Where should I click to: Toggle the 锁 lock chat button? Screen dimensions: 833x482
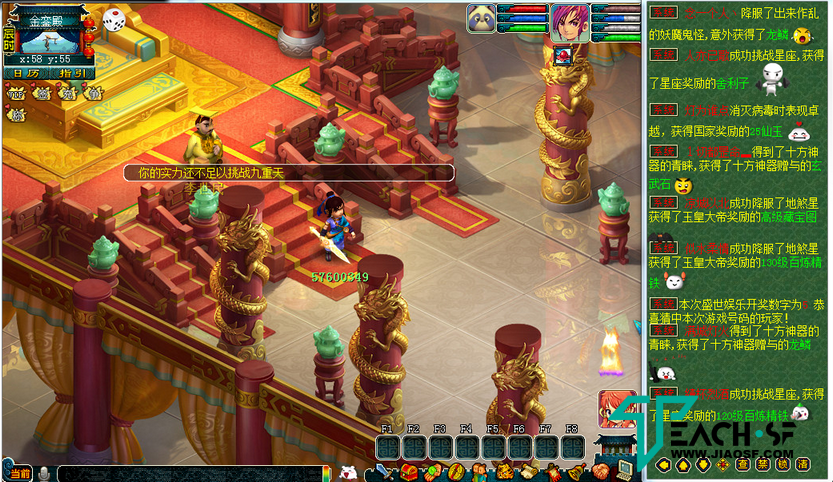pyautogui.click(x=782, y=464)
